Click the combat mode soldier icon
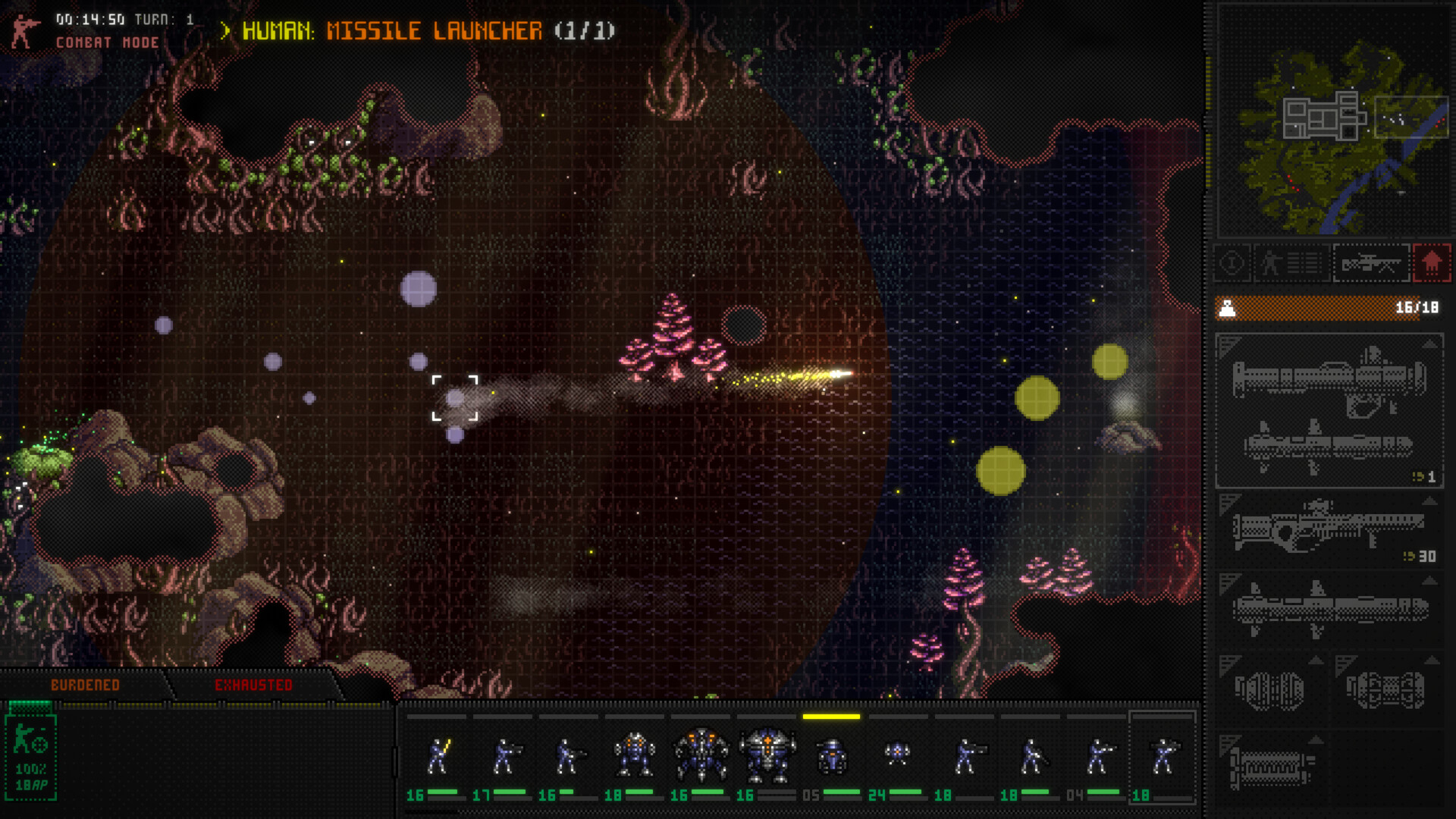The height and width of the screenshot is (819, 1456). click(24, 31)
